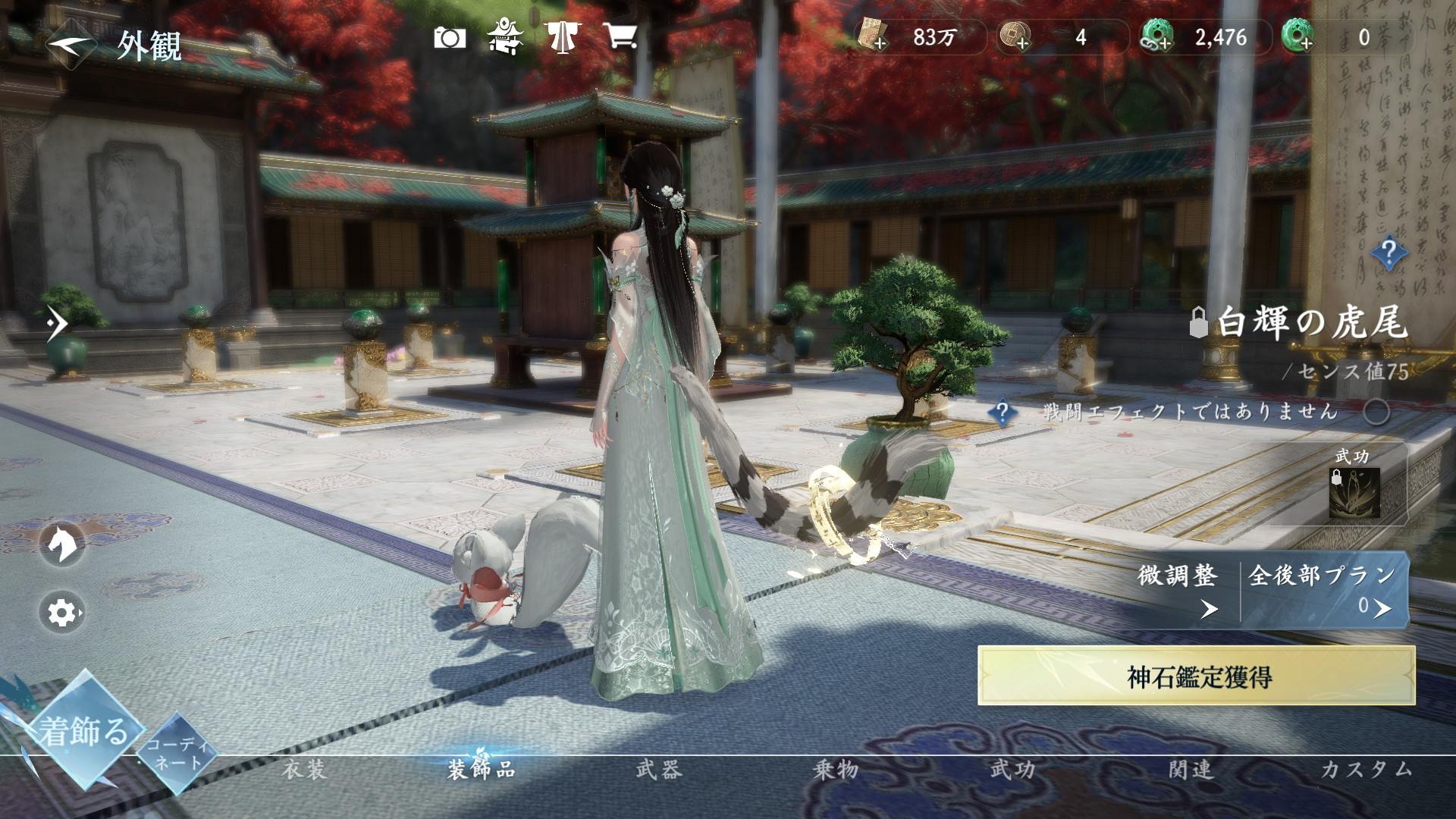Add more jade currency showing 2,476
Image resolution: width=1456 pixels, height=819 pixels.
coord(1157,37)
